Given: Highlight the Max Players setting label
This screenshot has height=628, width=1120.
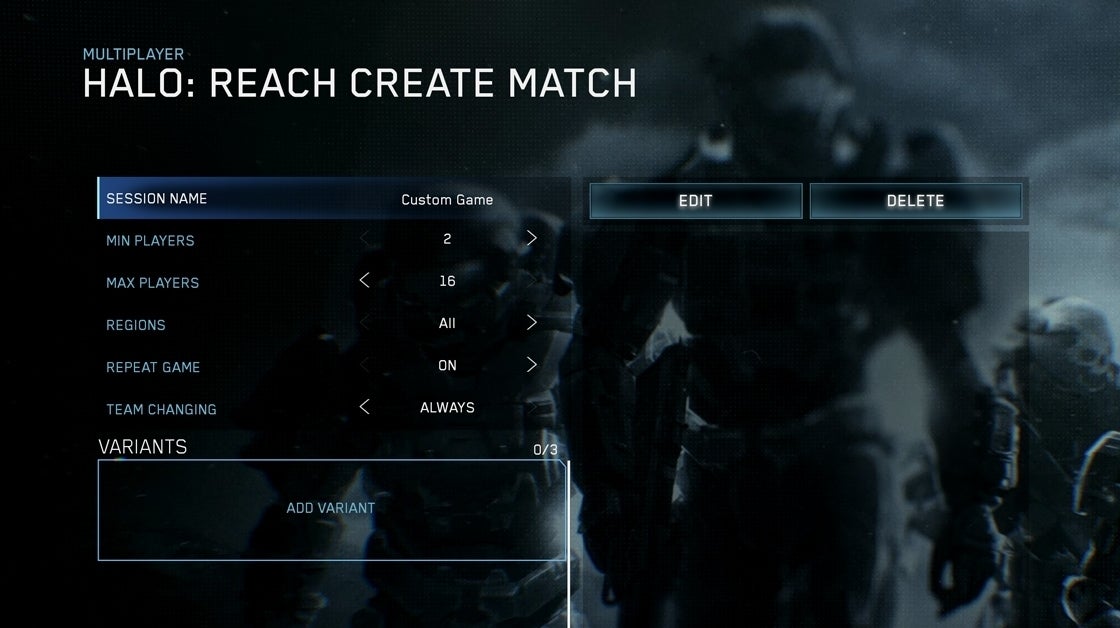Looking at the screenshot, I should point(152,283).
